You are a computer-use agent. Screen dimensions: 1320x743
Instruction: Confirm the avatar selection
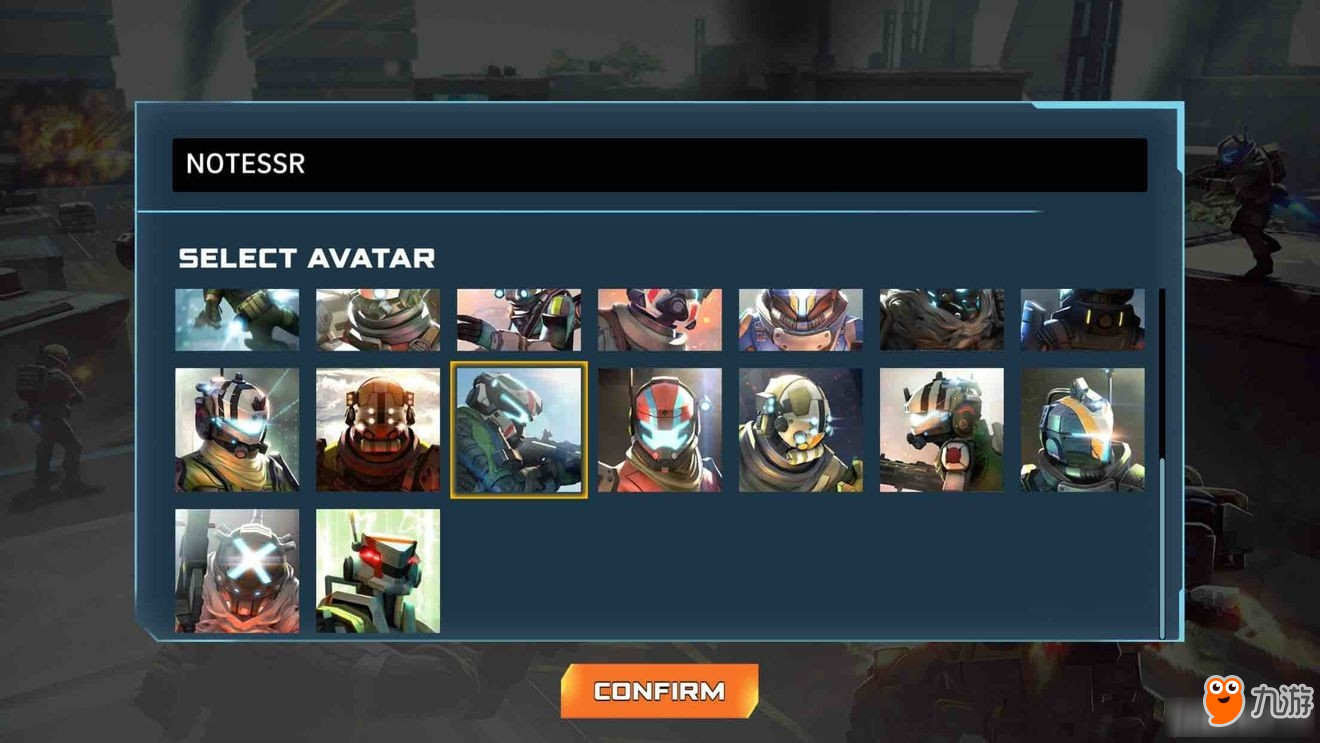tap(659, 691)
